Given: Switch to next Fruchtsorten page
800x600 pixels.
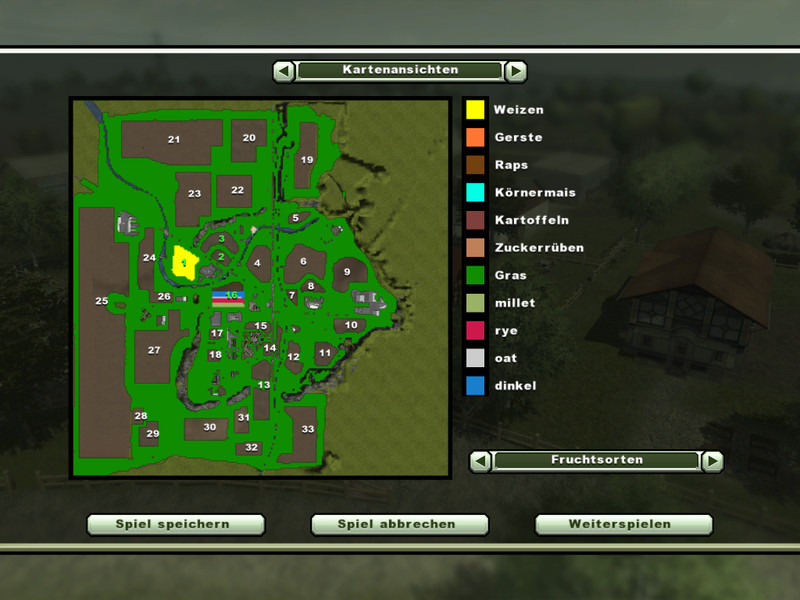Looking at the screenshot, I should coord(711,461).
